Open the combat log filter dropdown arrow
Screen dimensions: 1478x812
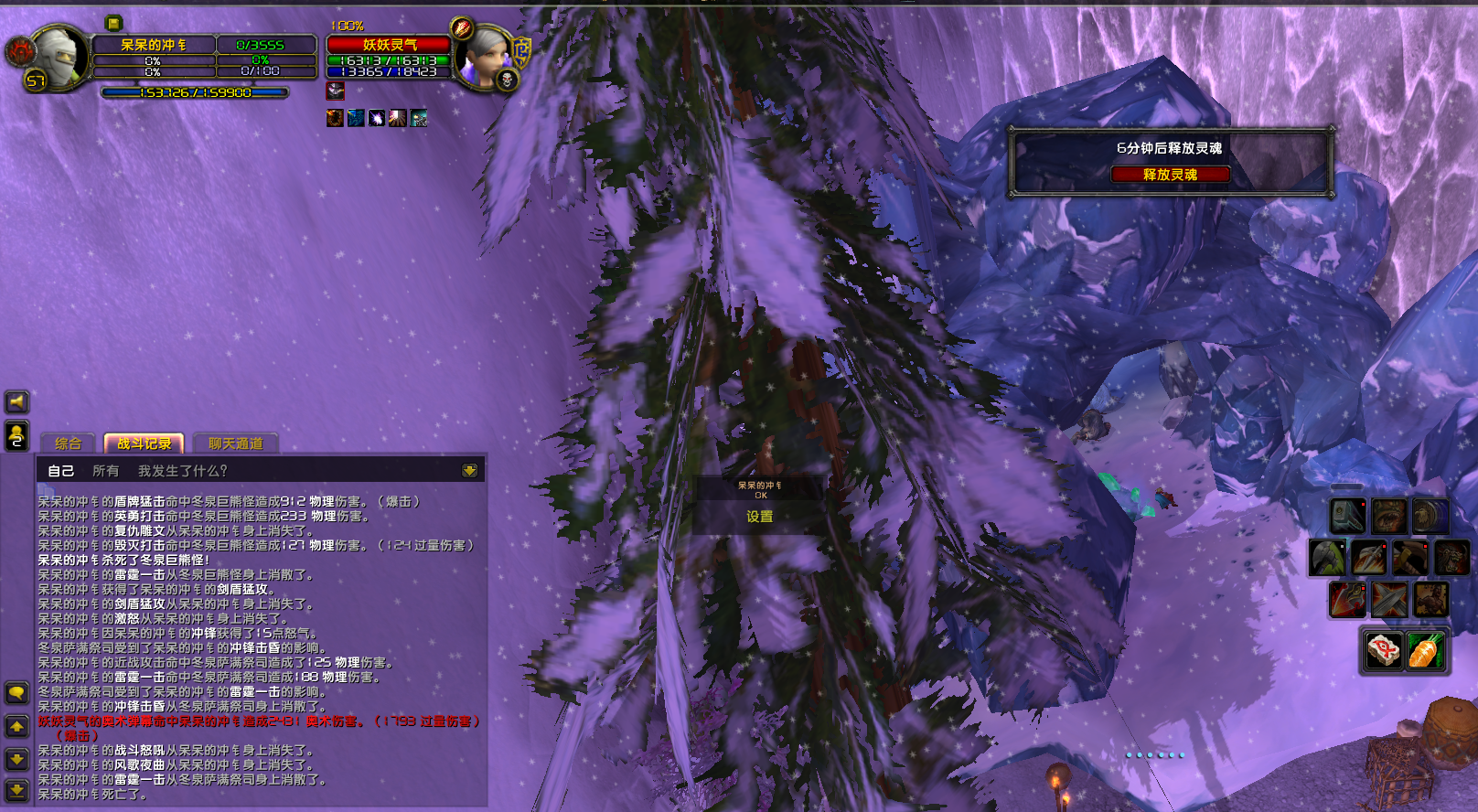click(469, 471)
